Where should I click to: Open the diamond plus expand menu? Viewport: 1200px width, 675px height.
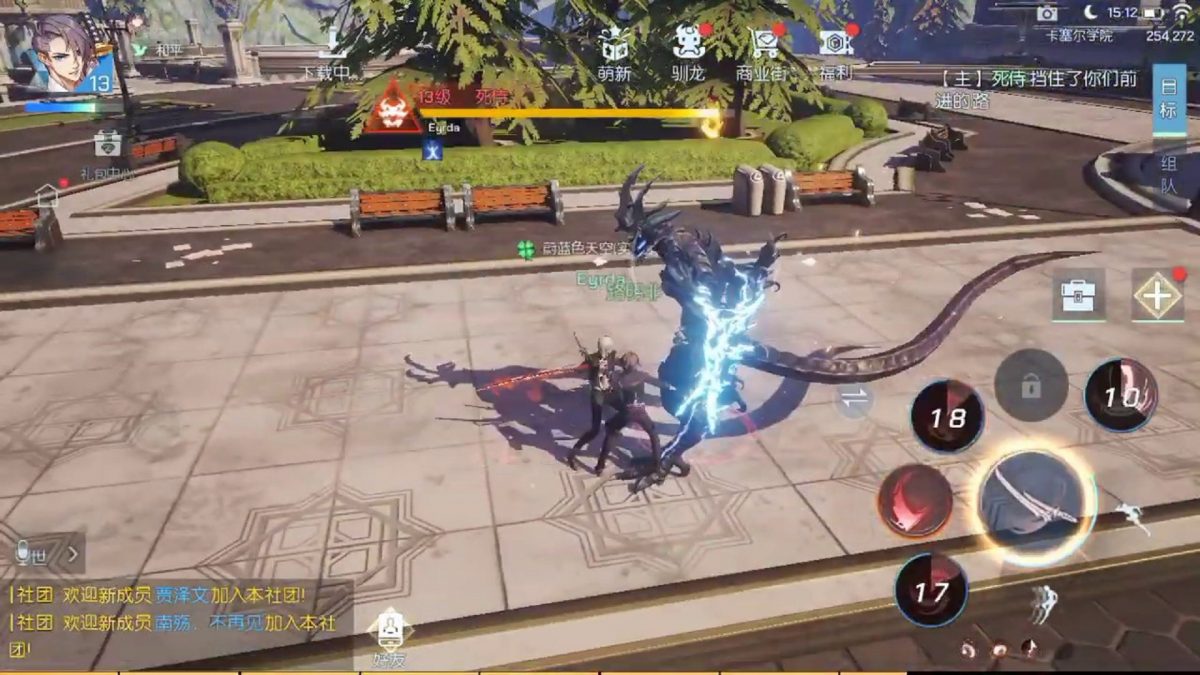coord(1157,296)
